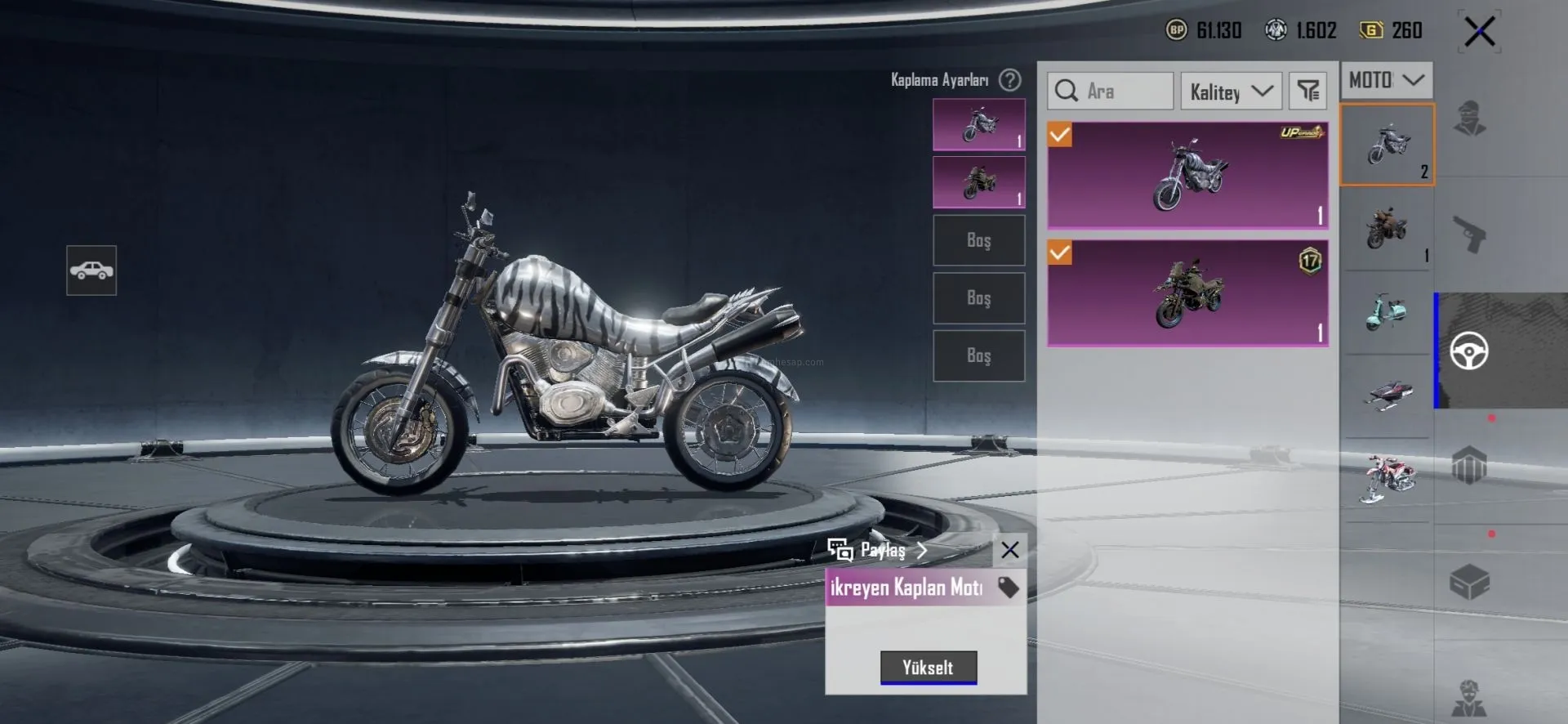Screen dimensions: 1568x724
Task: Choose the snowmobile vehicle type
Action: click(1386, 393)
